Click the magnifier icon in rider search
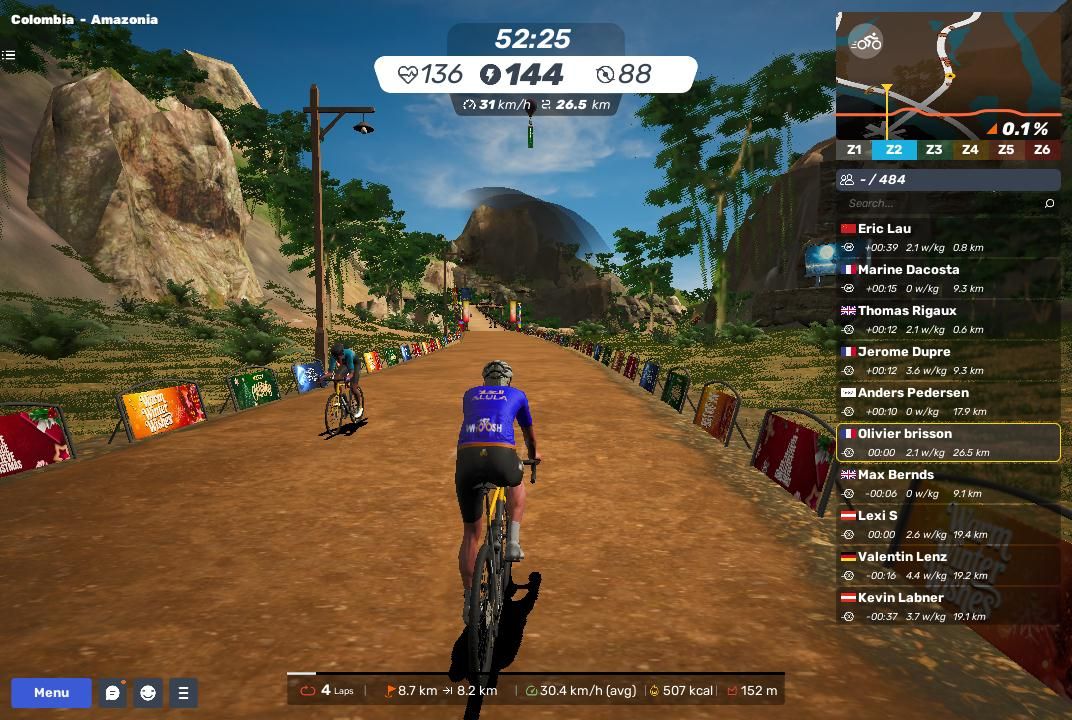 (1049, 203)
